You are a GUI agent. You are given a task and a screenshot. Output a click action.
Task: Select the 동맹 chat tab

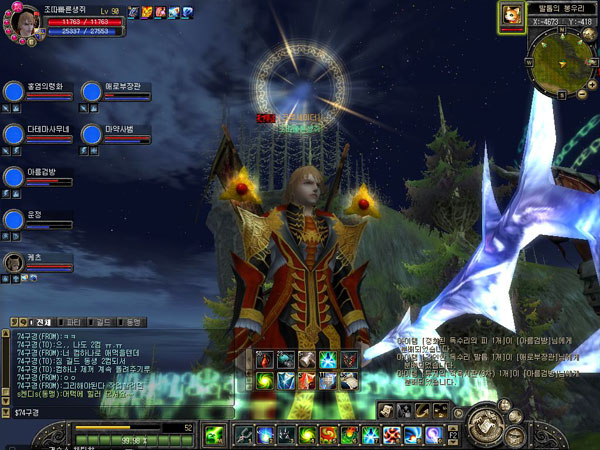point(131,322)
